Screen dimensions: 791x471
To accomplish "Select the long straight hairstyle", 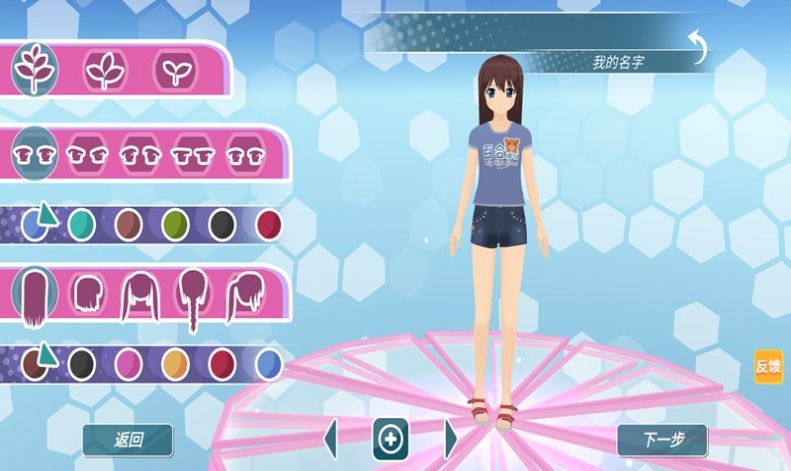I will [37, 297].
